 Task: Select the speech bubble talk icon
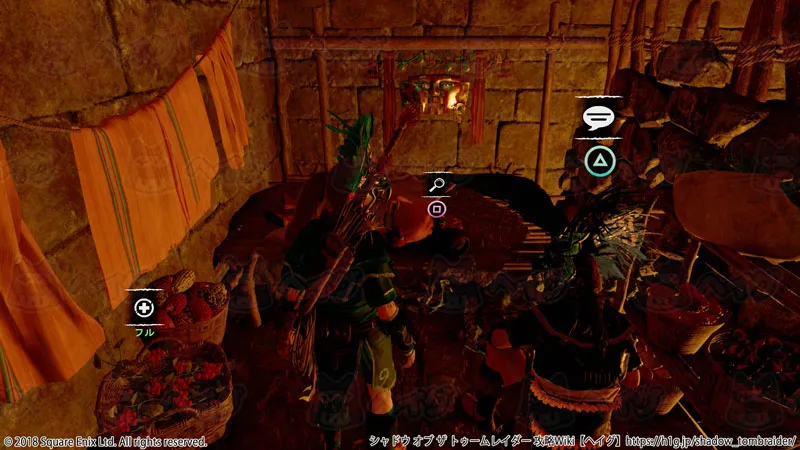click(597, 119)
